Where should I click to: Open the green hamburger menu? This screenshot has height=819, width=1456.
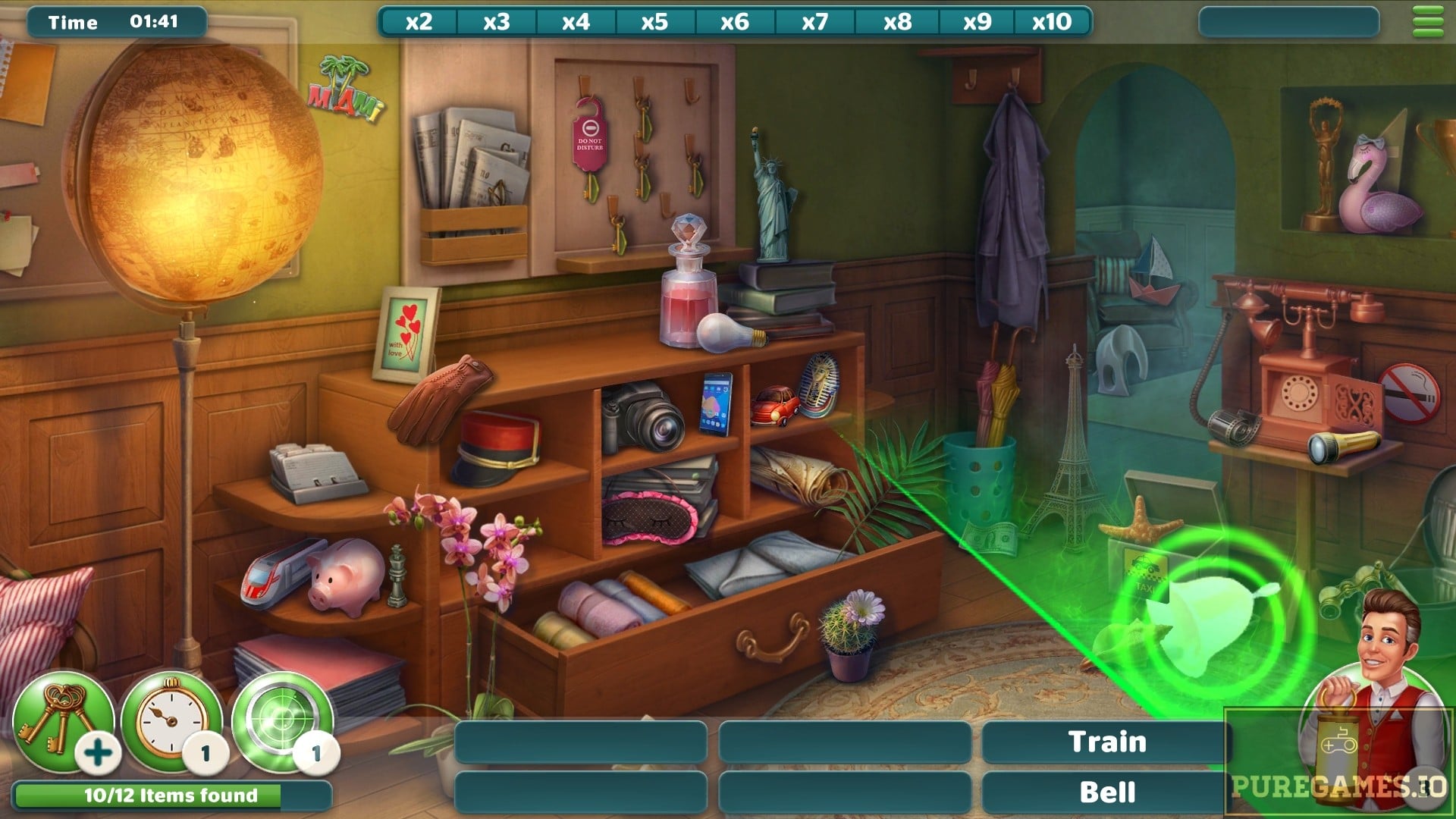pyautogui.click(x=1428, y=21)
